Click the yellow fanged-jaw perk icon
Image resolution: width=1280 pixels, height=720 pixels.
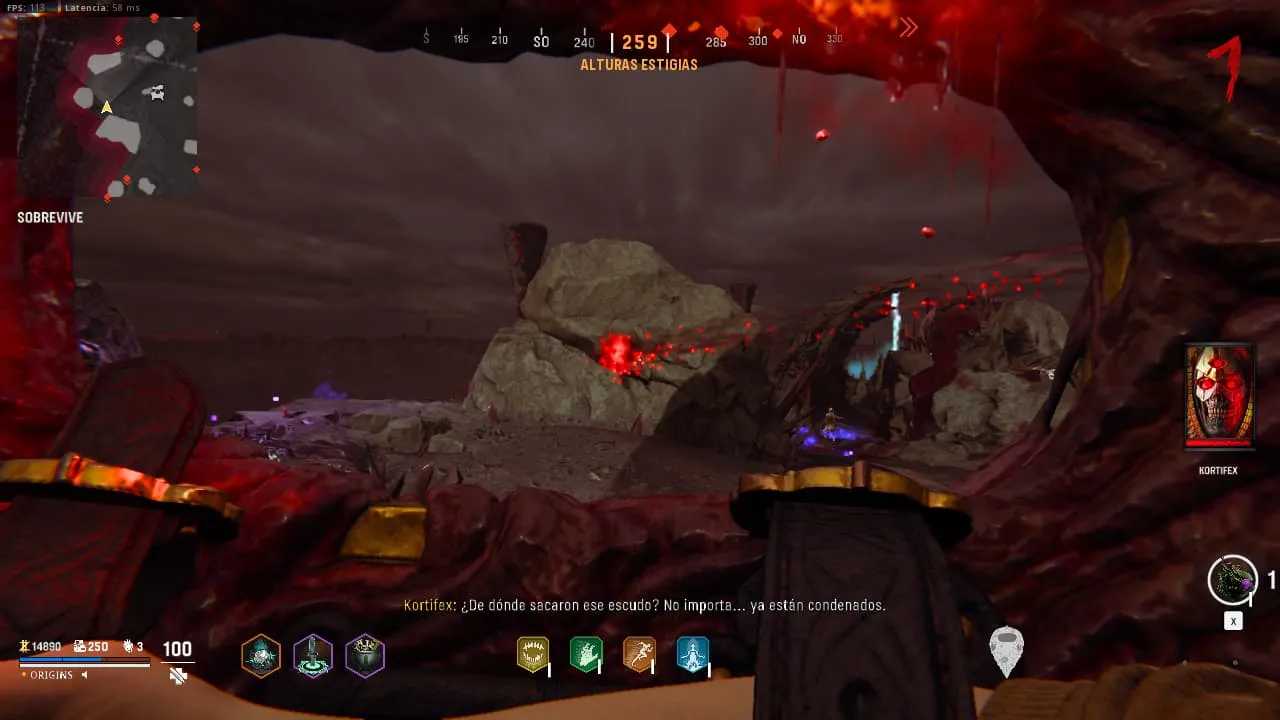[x=533, y=654]
